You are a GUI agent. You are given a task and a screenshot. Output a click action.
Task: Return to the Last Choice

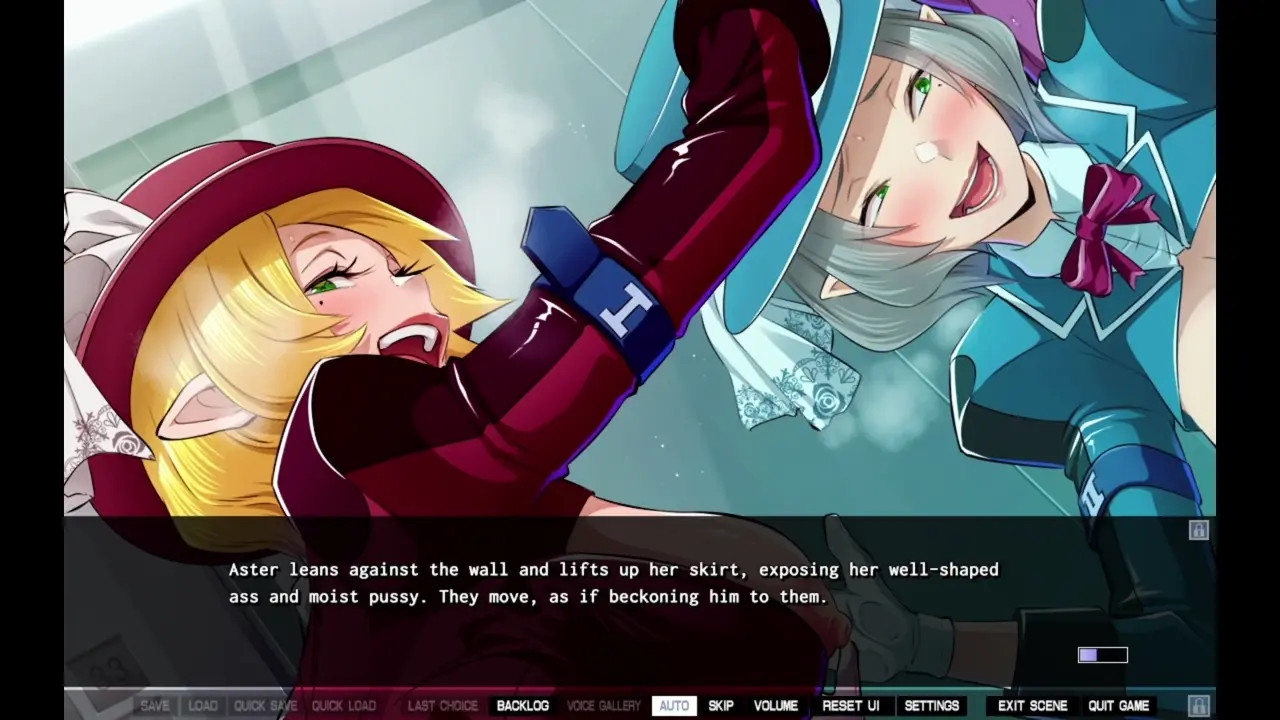point(443,706)
